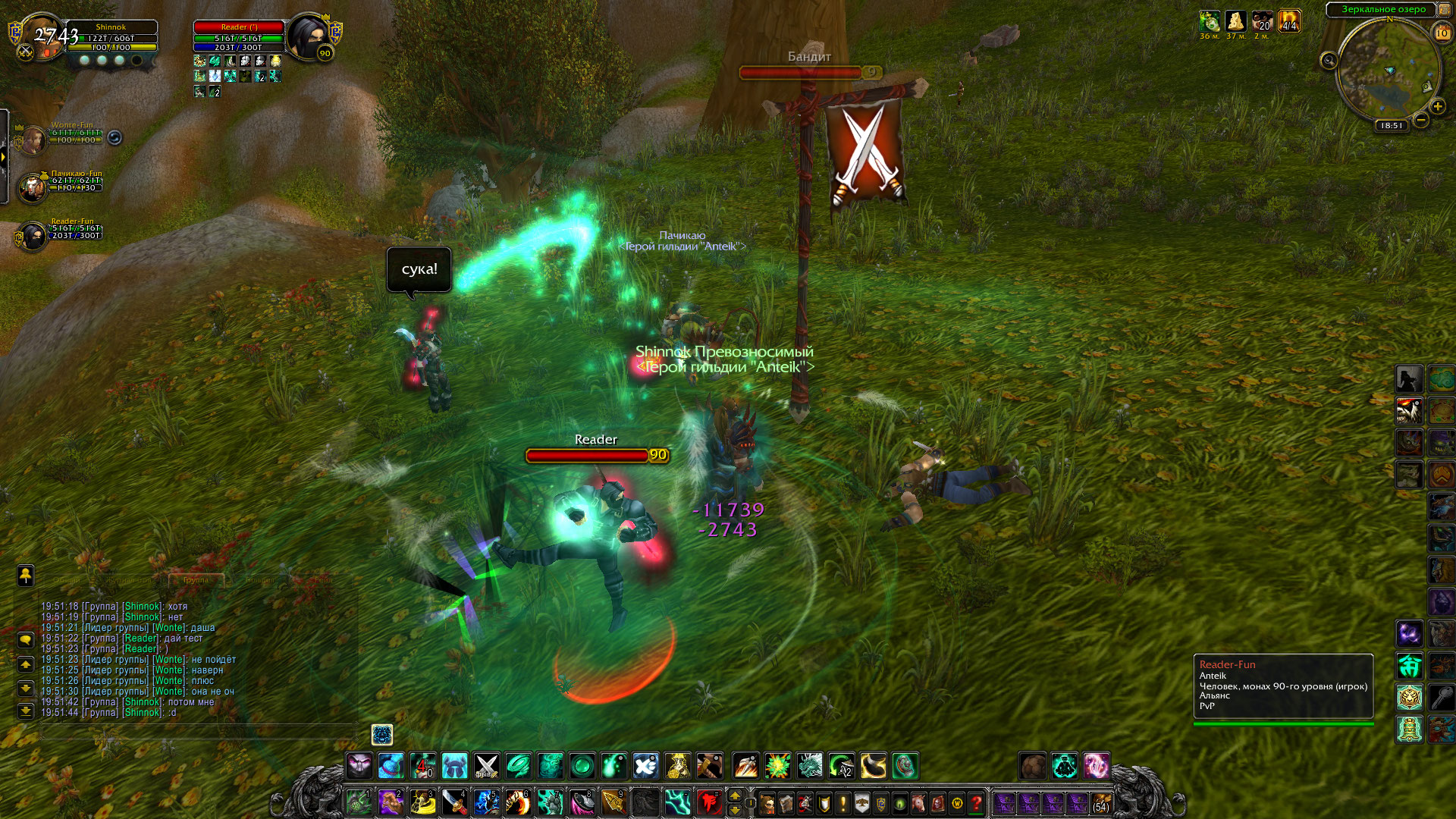Select Shinnok's player portrait
Viewport: 1456px width, 819px height.
pyautogui.click(x=42, y=36)
